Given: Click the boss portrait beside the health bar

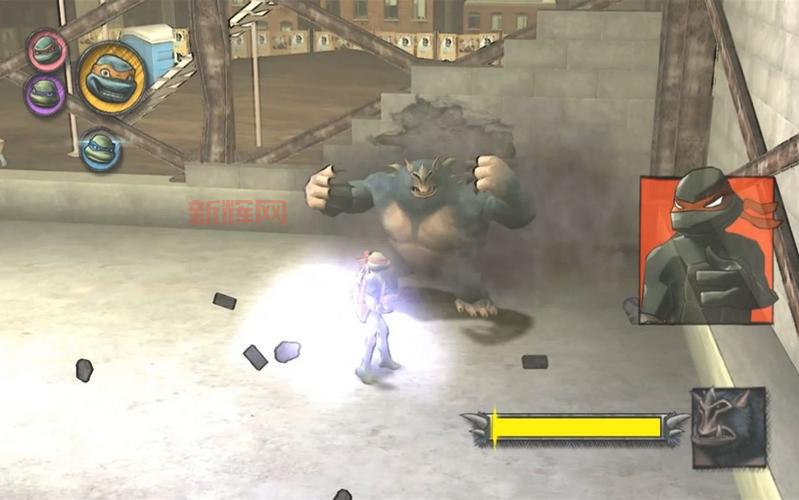Looking at the screenshot, I should (729, 427).
